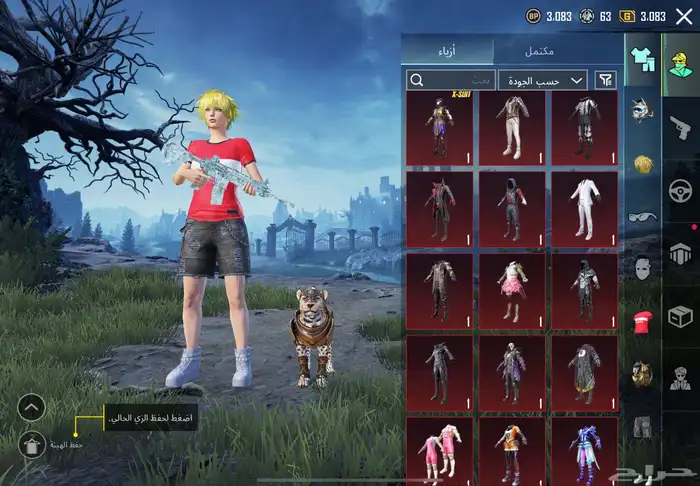Open the character avatar category
Image resolution: width=700 pixels, height=486 pixels.
[680, 60]
